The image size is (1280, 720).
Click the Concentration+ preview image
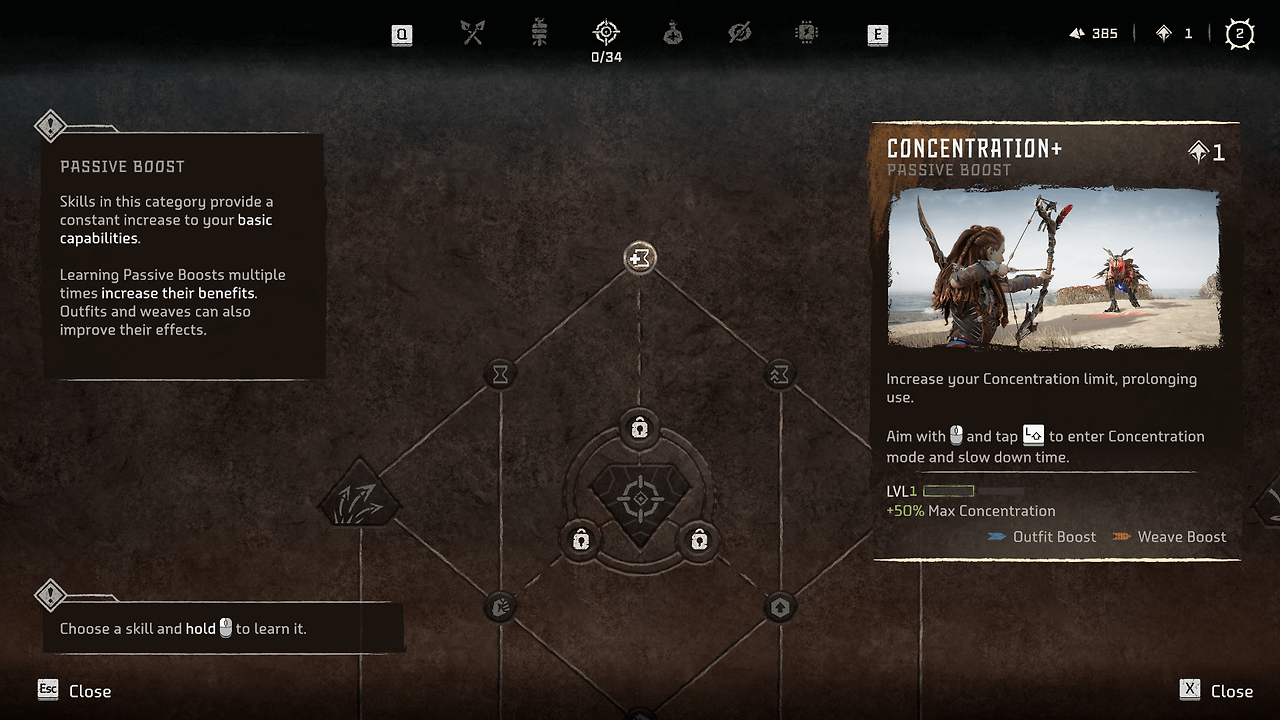tap(1053, 269)
